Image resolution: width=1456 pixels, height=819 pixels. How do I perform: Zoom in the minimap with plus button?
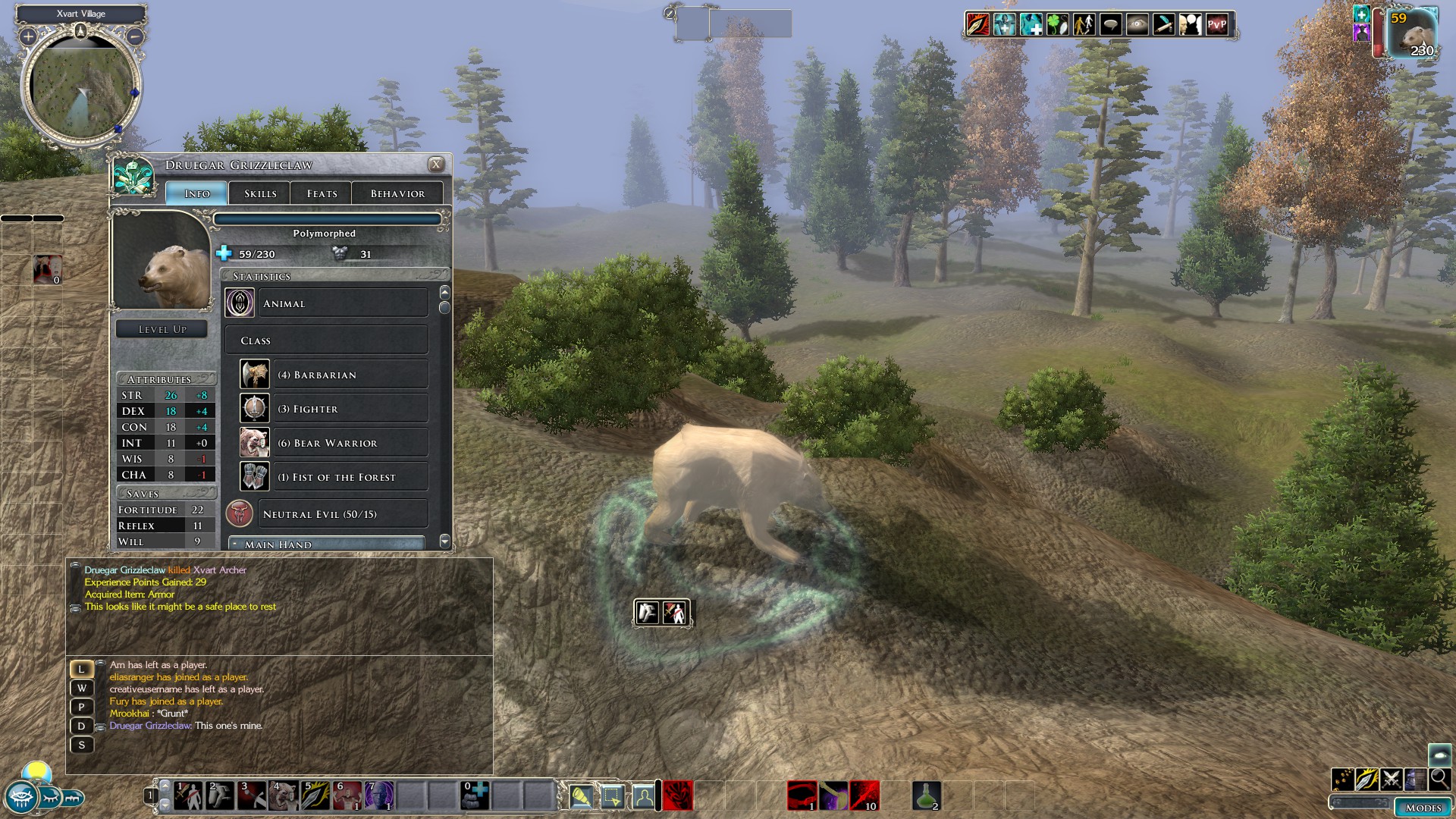click(x=28, y=36)
